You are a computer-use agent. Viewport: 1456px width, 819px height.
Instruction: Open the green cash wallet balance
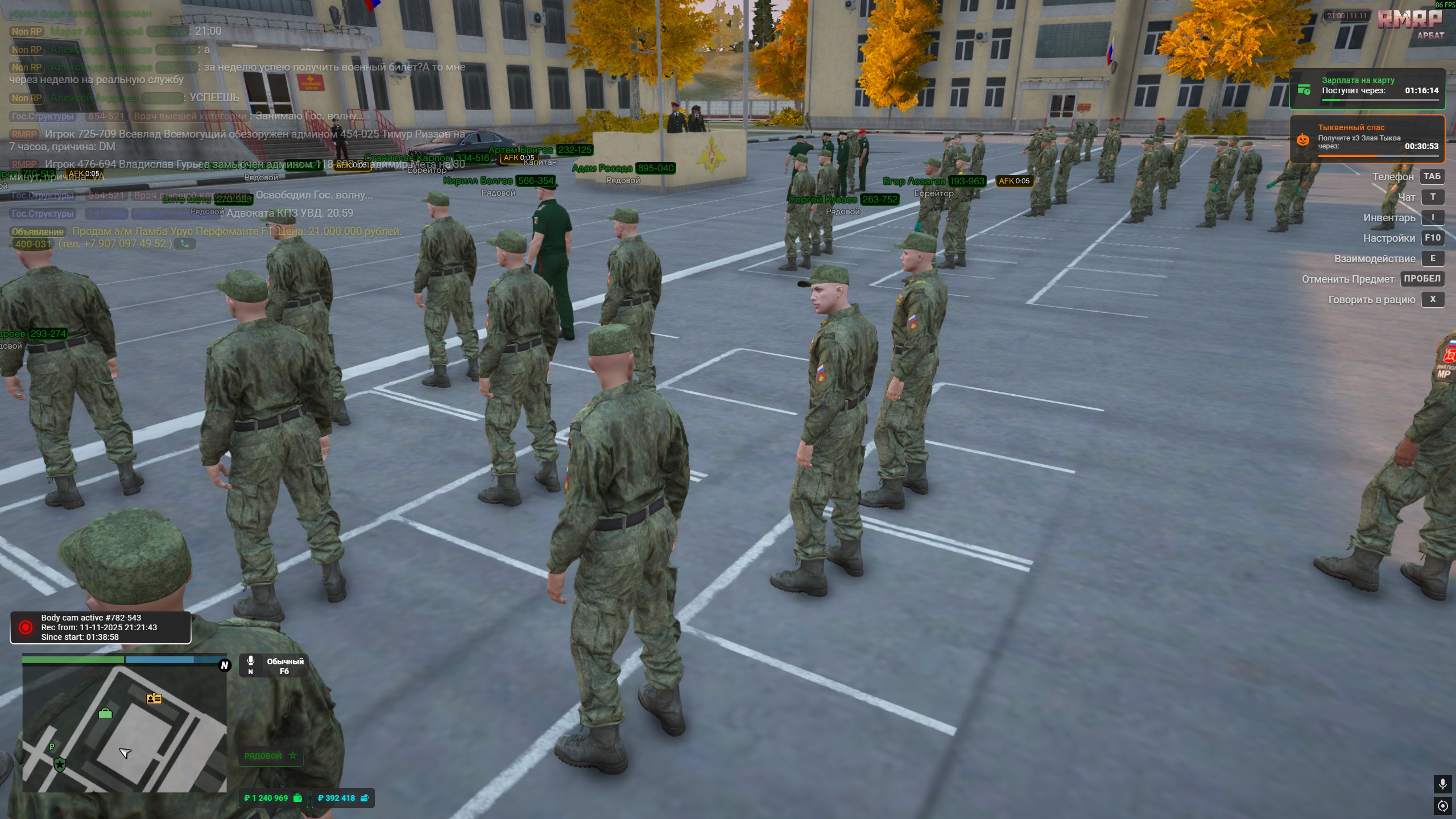pos(273,798)
